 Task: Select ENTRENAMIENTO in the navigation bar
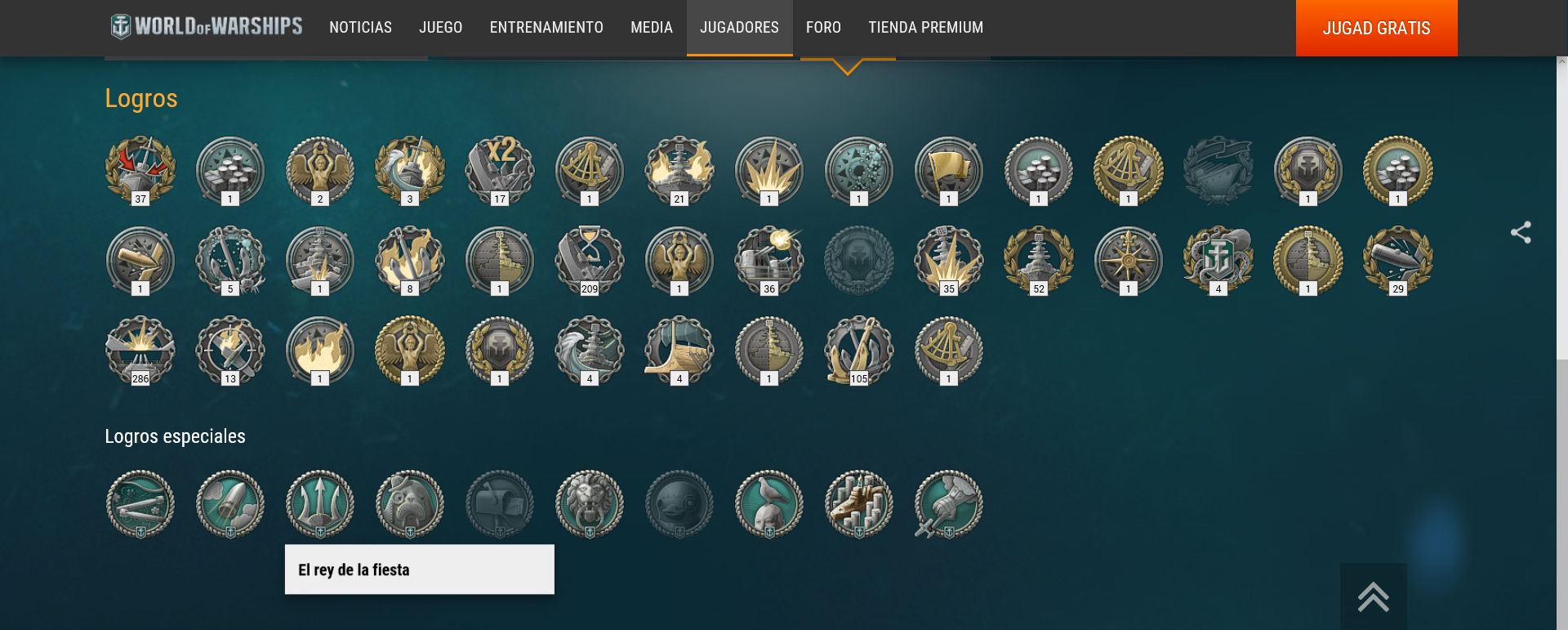coord(546,28)
